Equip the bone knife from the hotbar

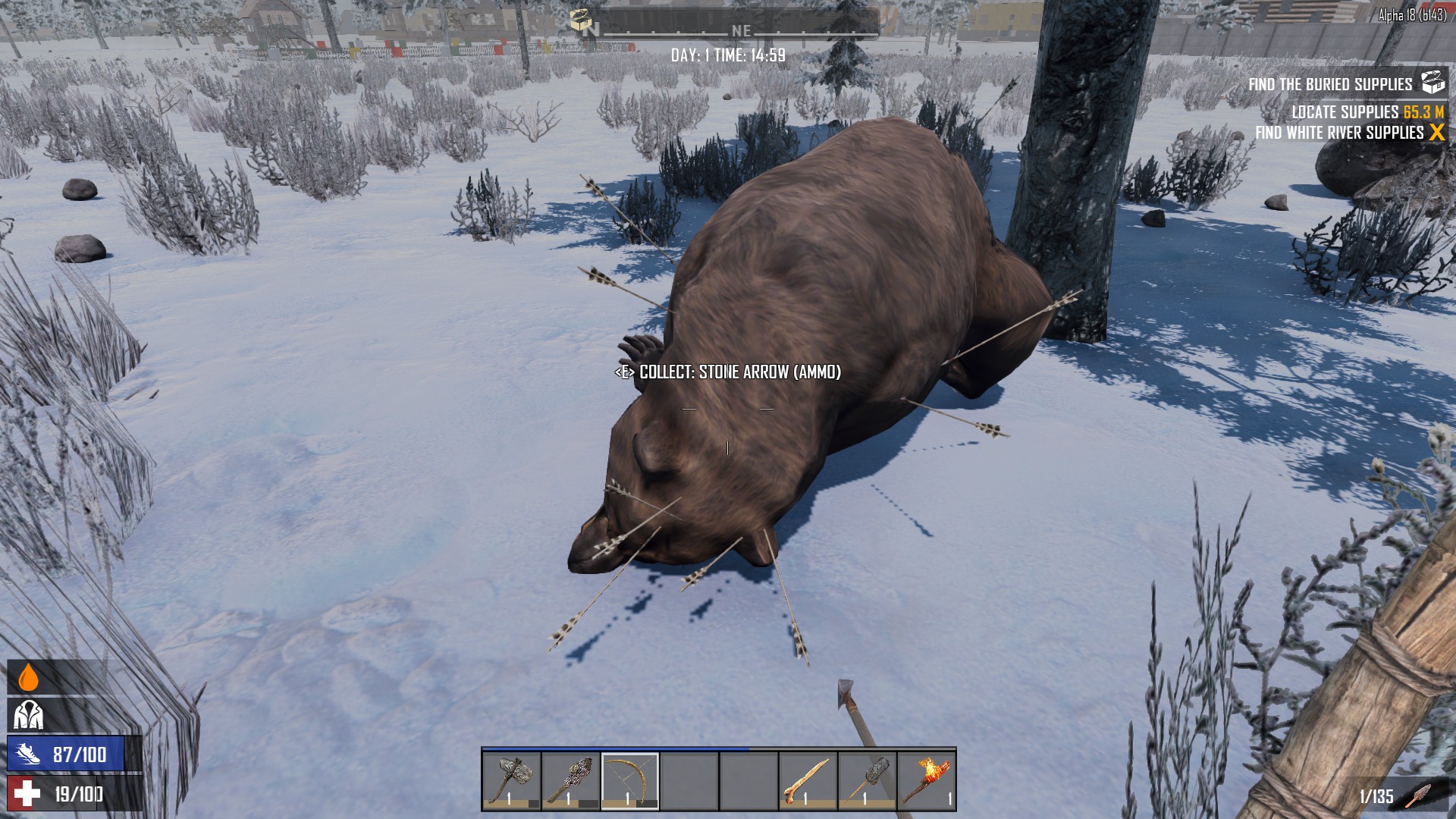(x=808, y=780)
